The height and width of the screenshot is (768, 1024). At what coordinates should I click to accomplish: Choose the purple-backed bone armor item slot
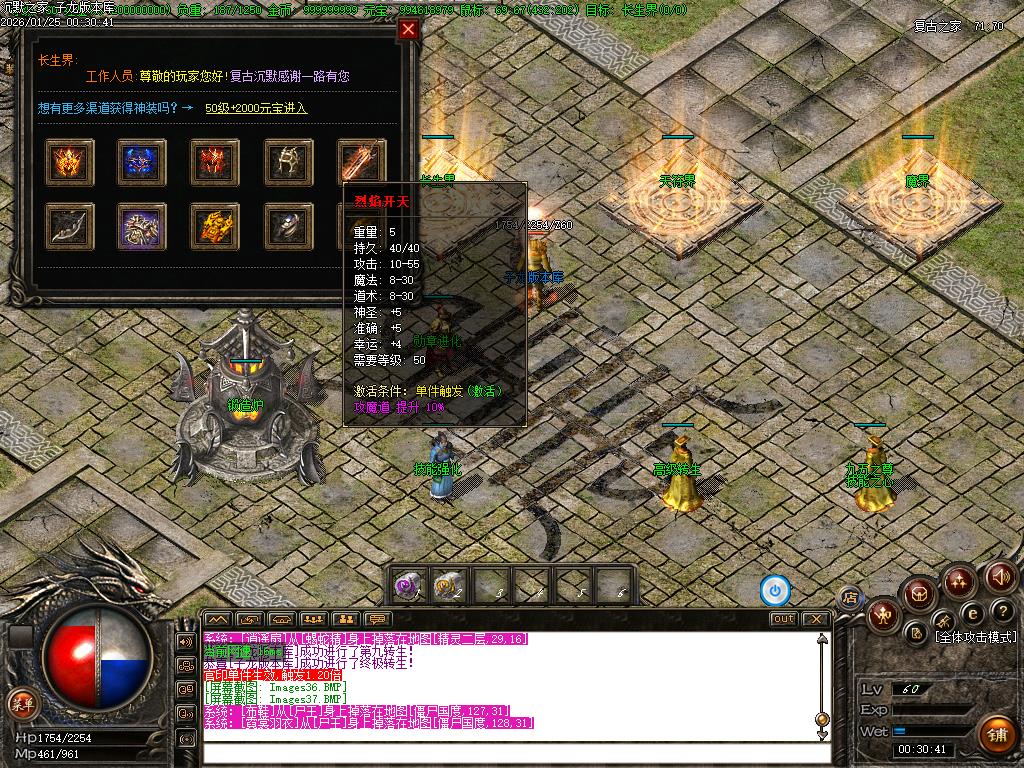pyautogui.click(x=143, y=227)
